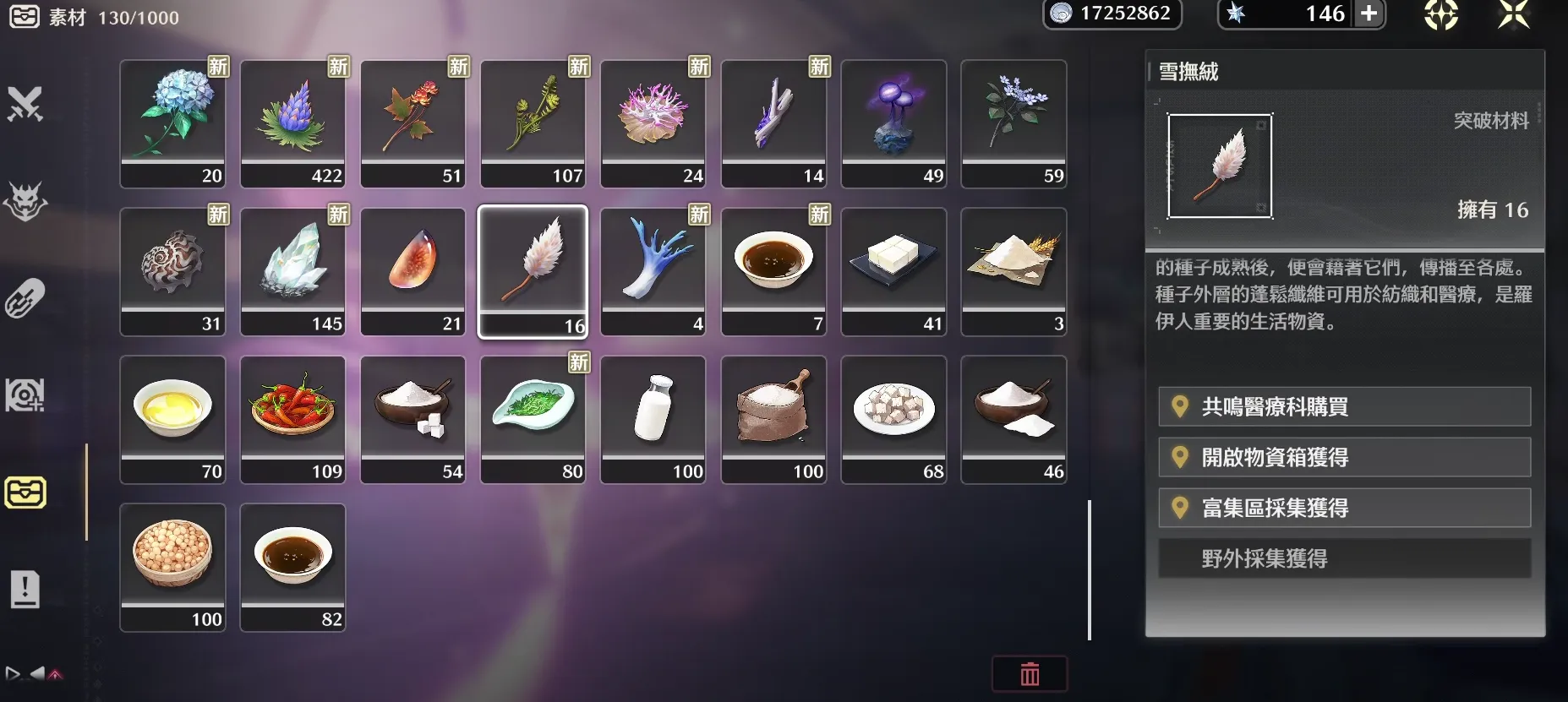The height and width of the screenshot is (702, 1568).
Task: Select the red chili peppers slot
Action: (292, 419)
